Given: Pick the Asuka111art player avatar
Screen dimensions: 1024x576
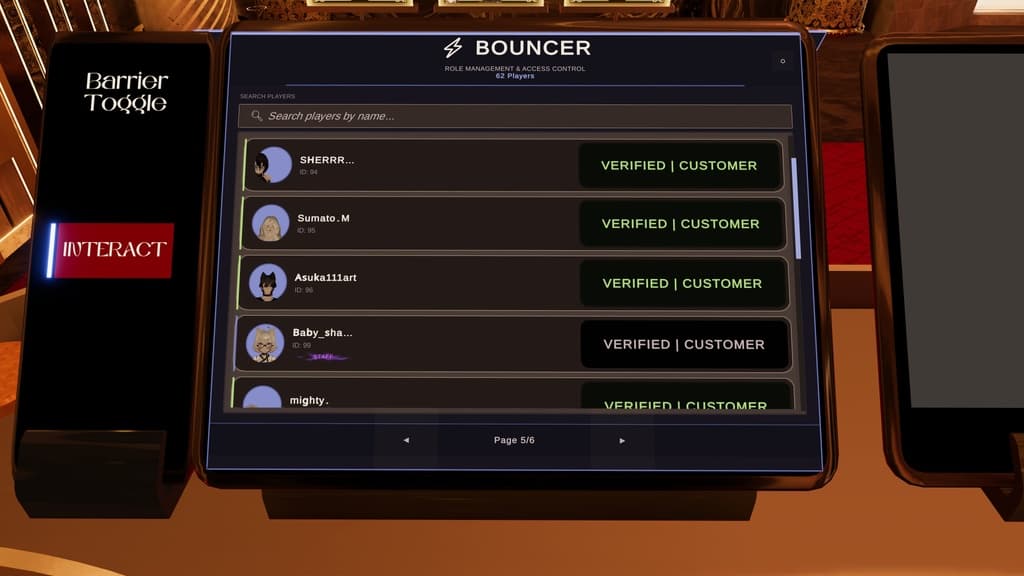Looking at the screenshot, I should pyautogui.click(x=268, y=282).
